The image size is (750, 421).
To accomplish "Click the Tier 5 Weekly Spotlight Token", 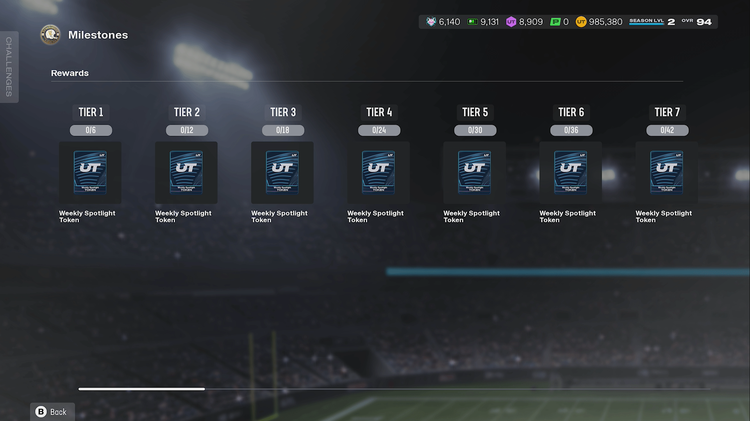I will (474, 172).
